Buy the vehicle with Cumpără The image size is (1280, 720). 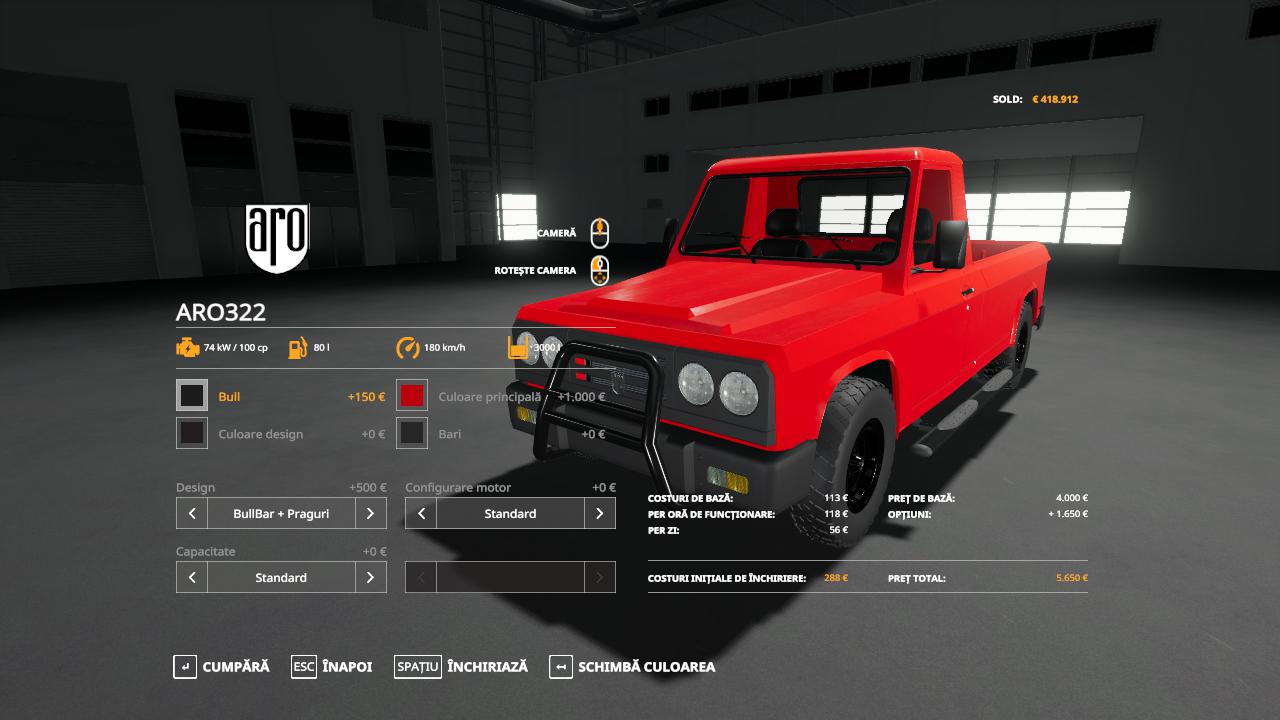pyautogui.click(x=222, y=667)
